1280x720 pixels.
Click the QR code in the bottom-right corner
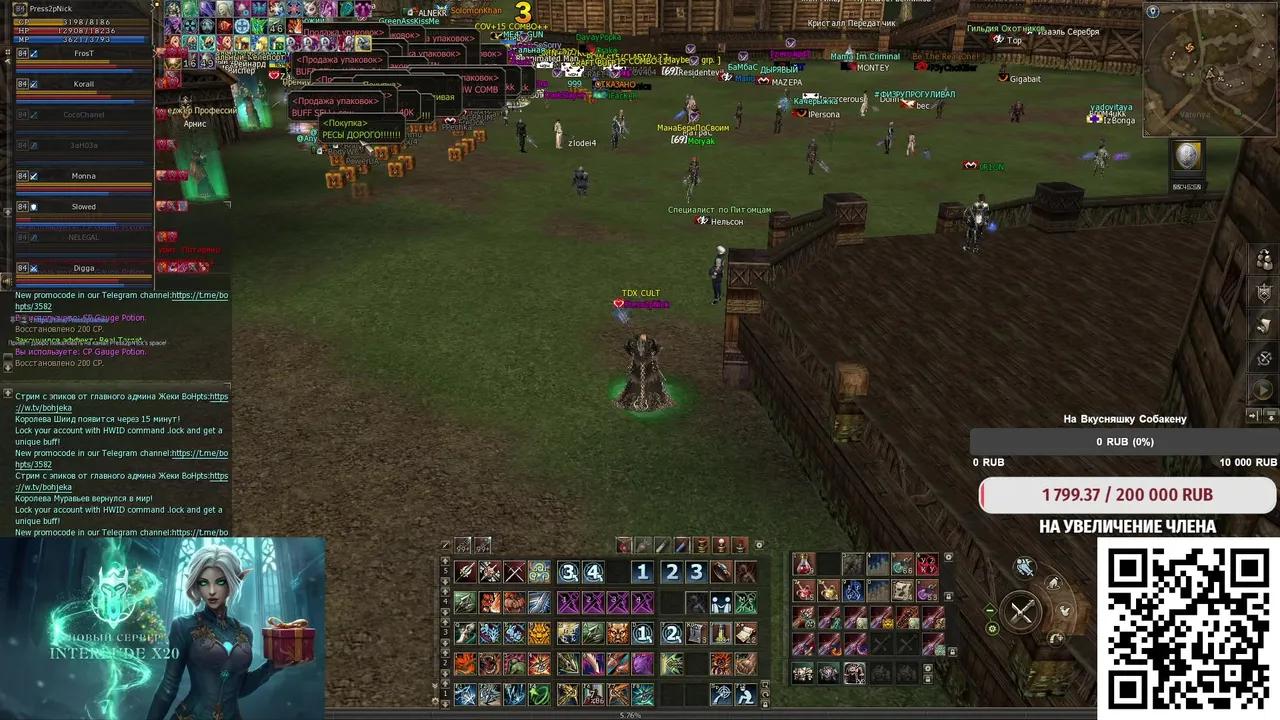tap(1188, 630)
